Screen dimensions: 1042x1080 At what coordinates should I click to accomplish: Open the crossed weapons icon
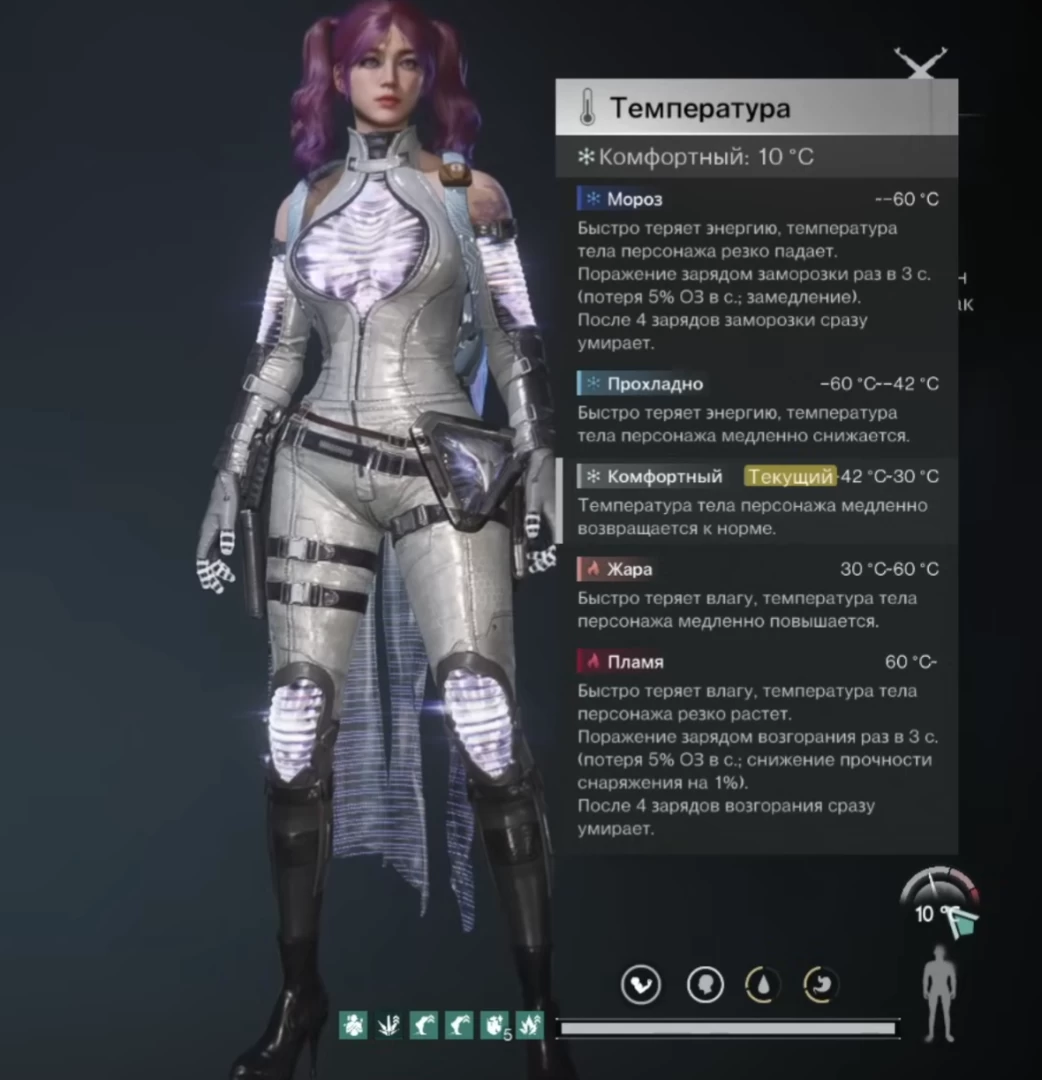(x=920, y=64)
